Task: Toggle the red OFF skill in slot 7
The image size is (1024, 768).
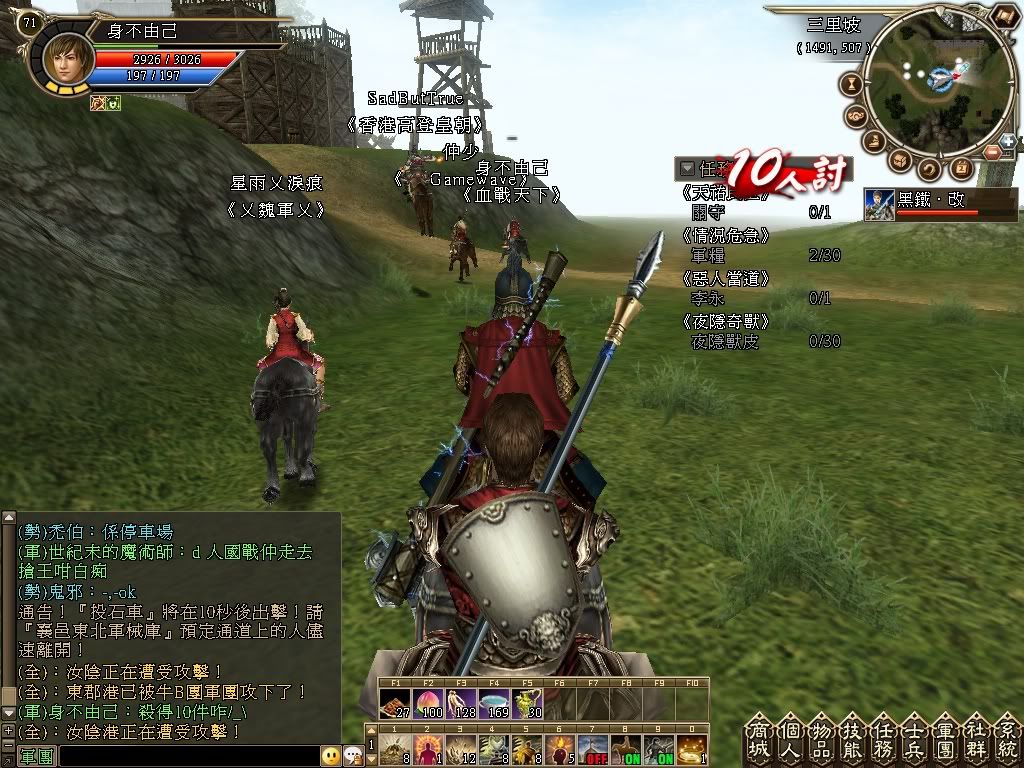Action: click(x=594, y=749)
